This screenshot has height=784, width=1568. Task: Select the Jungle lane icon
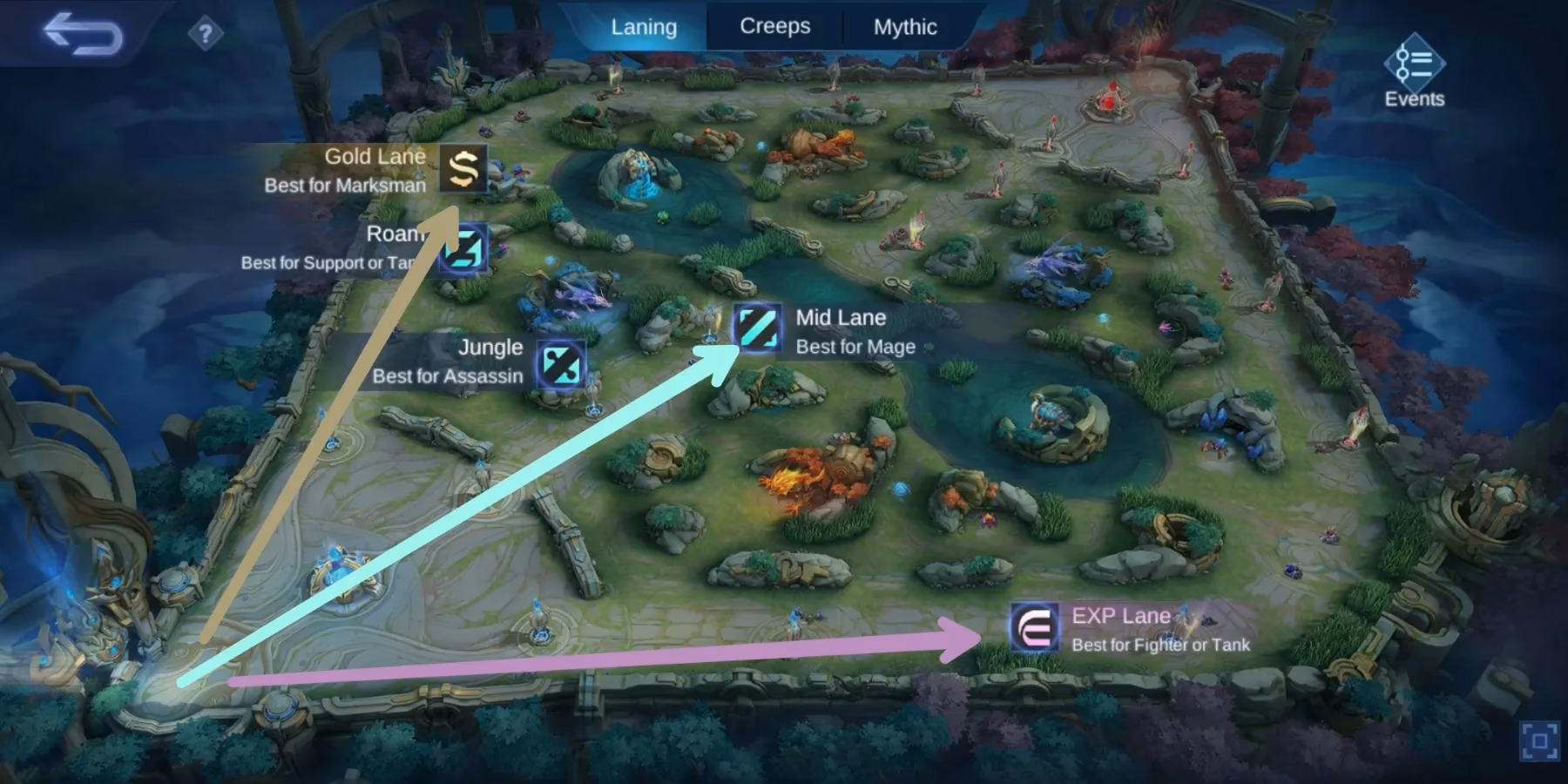(562, 362)
